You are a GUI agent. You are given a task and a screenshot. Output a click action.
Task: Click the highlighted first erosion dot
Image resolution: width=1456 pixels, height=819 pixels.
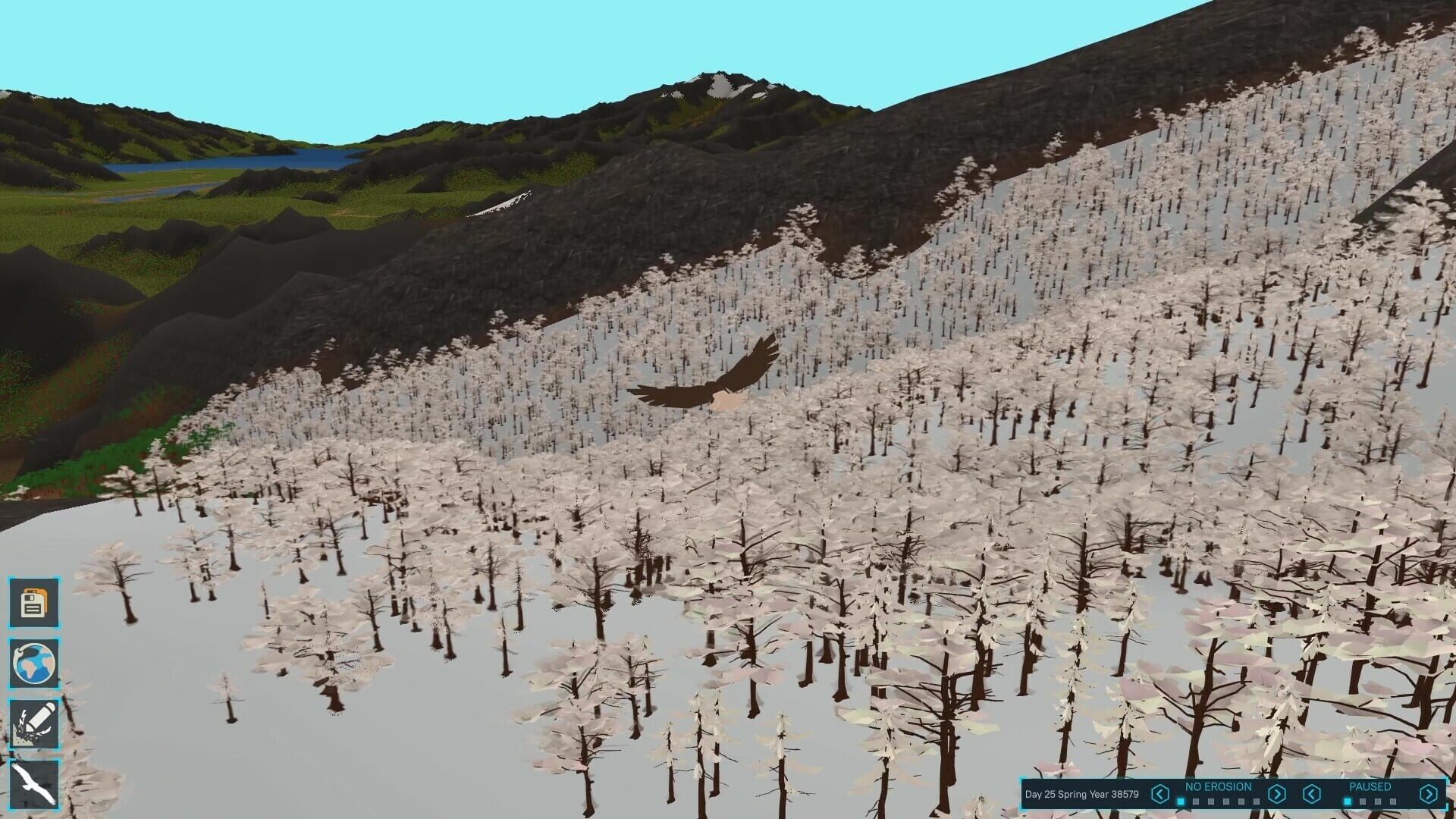point(1180,801)
